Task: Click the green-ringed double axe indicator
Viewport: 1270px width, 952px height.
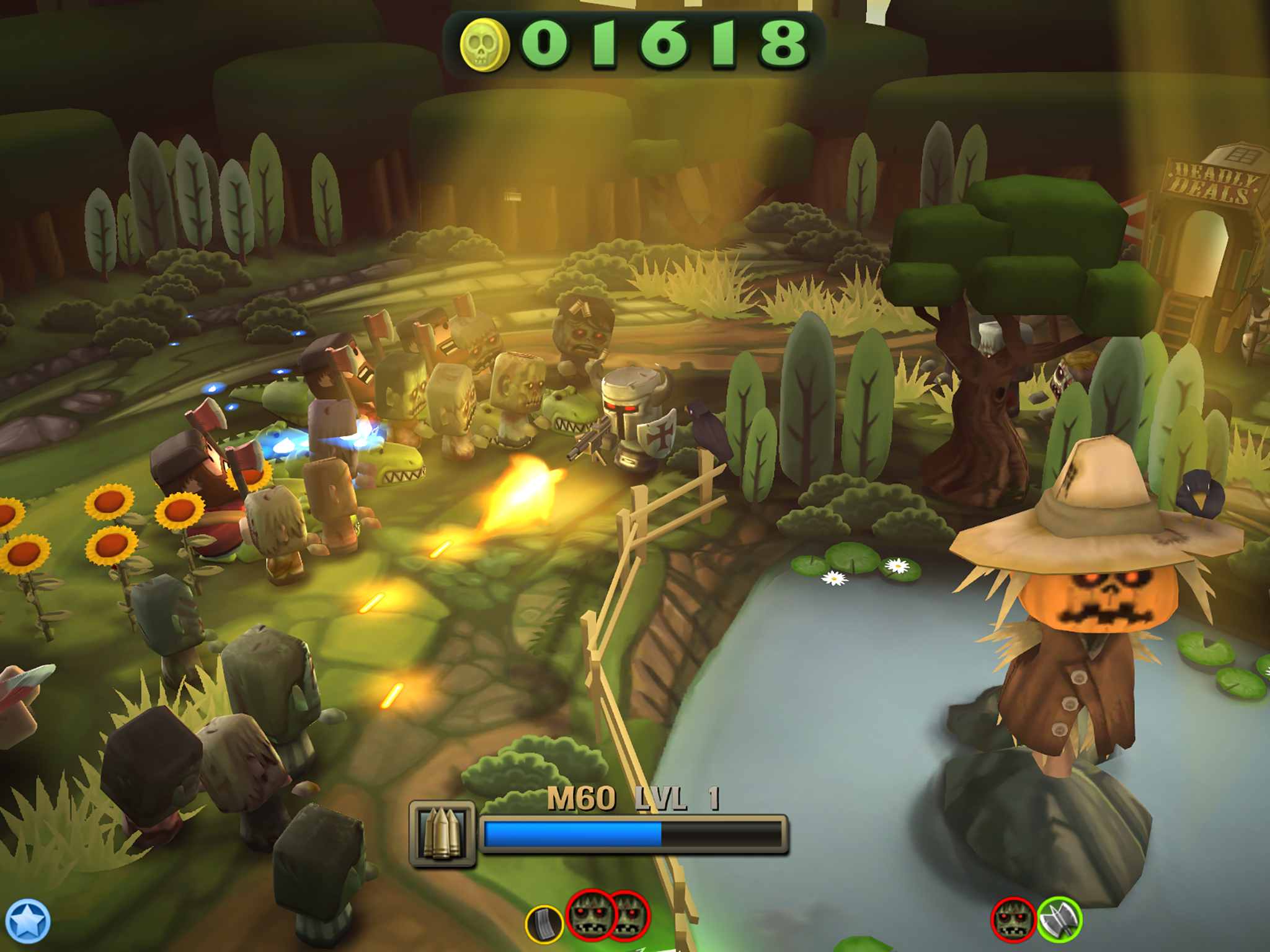Action: pyautogui.click(x=1060, y=919)
